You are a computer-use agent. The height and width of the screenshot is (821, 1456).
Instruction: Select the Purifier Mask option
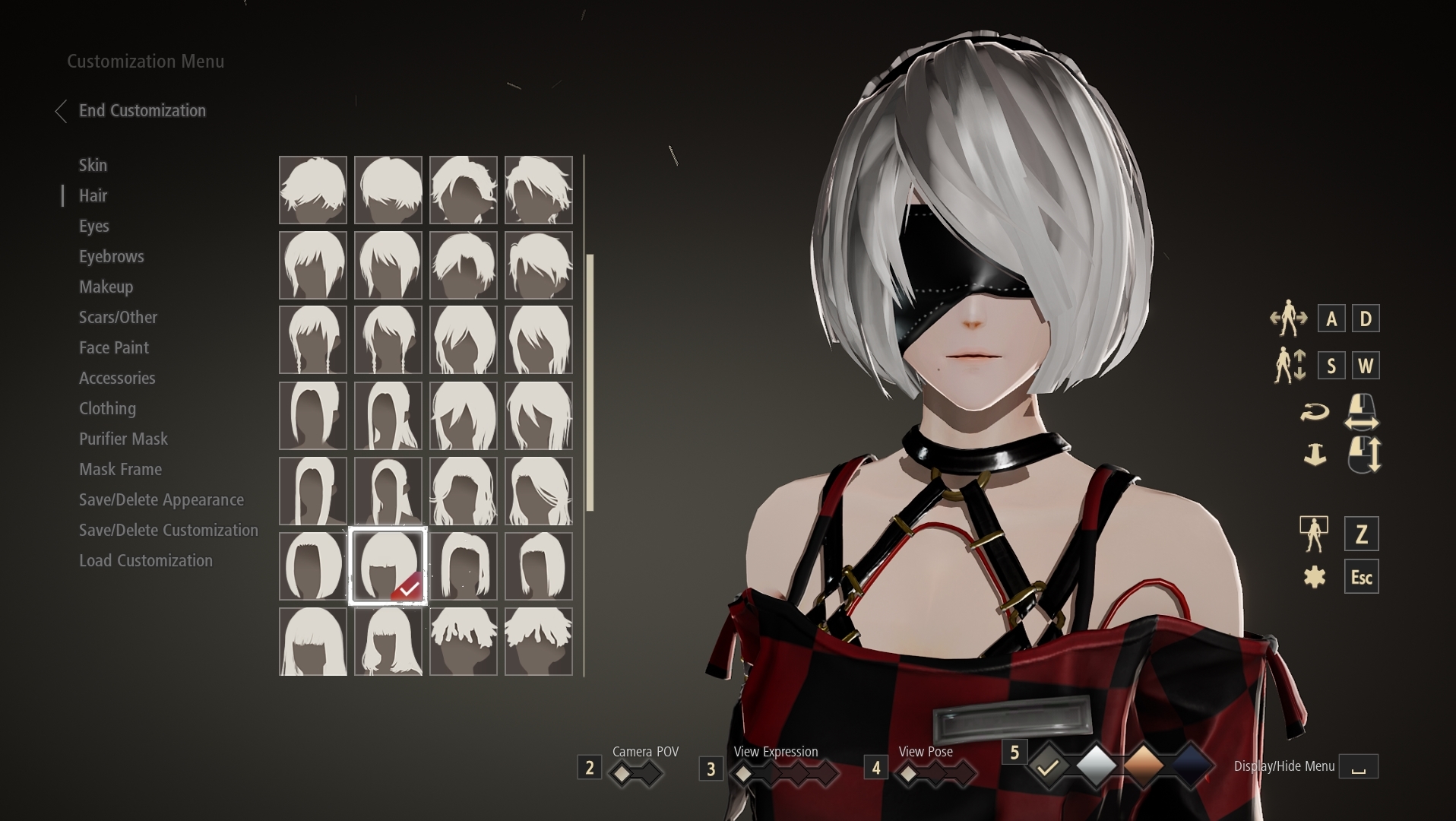pos(123,439)
